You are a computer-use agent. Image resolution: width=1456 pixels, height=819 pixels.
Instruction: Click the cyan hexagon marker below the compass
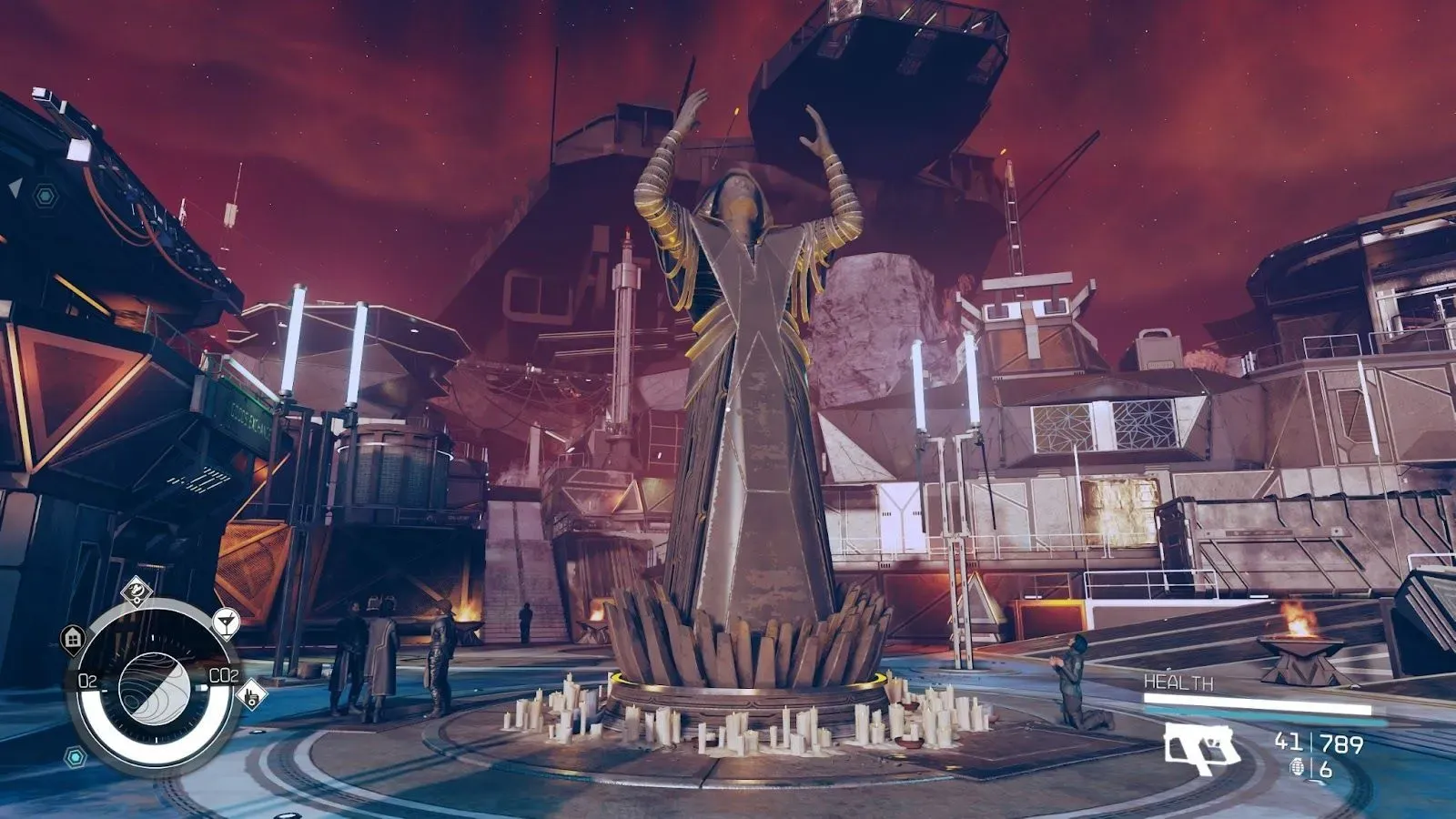pyautogui.click(x=76, y=755)
